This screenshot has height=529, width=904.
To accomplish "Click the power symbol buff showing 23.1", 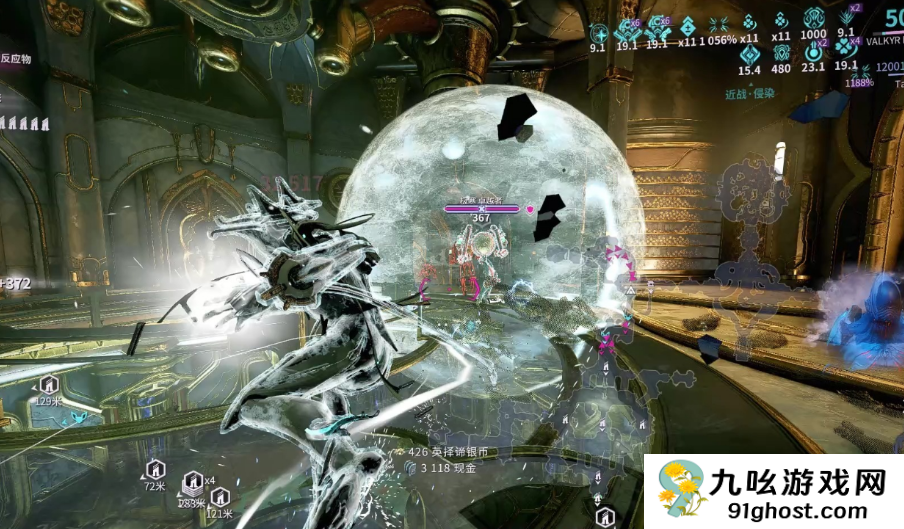I will coord(813,52).
